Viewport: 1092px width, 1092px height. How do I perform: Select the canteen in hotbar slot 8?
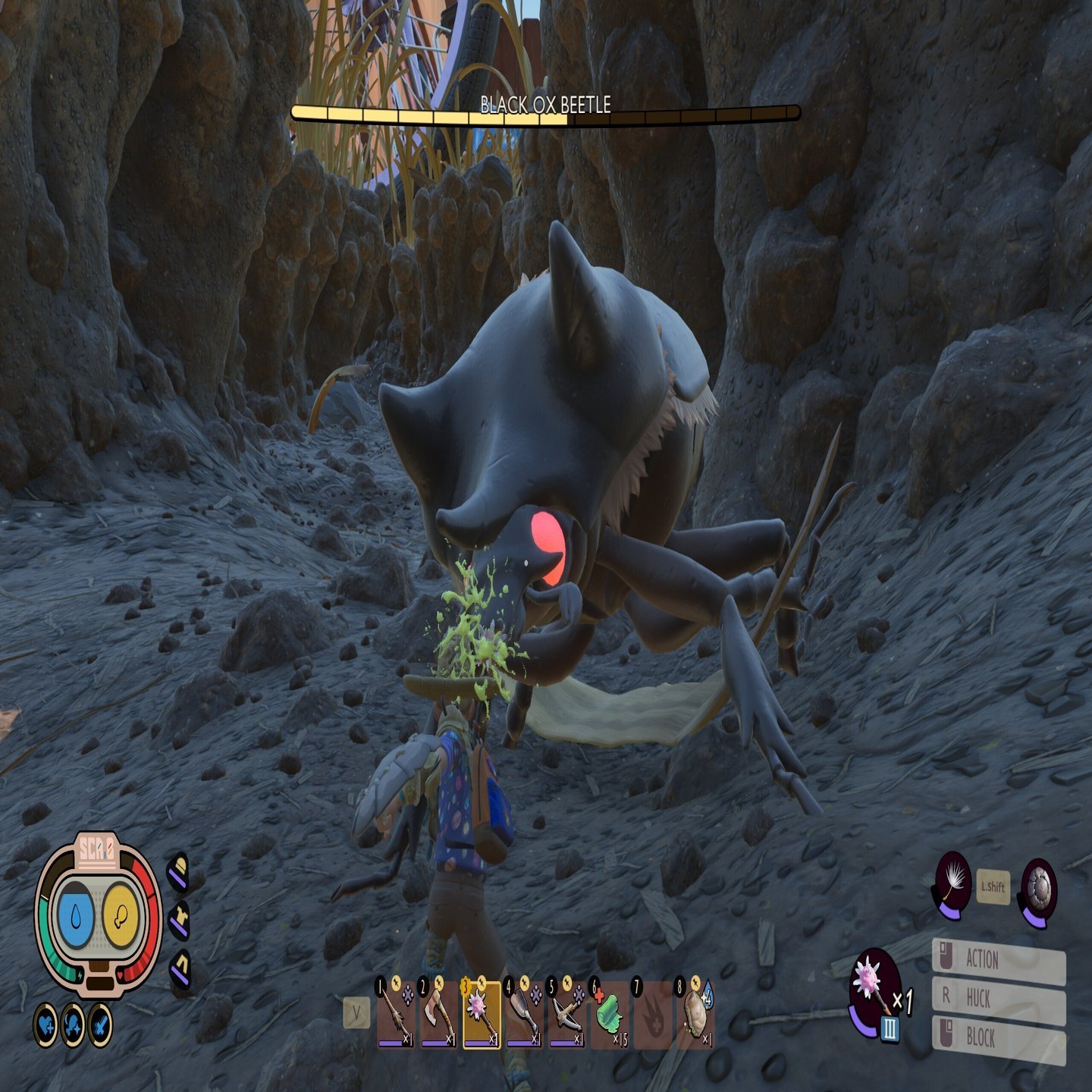click(x=695, y=1014)
